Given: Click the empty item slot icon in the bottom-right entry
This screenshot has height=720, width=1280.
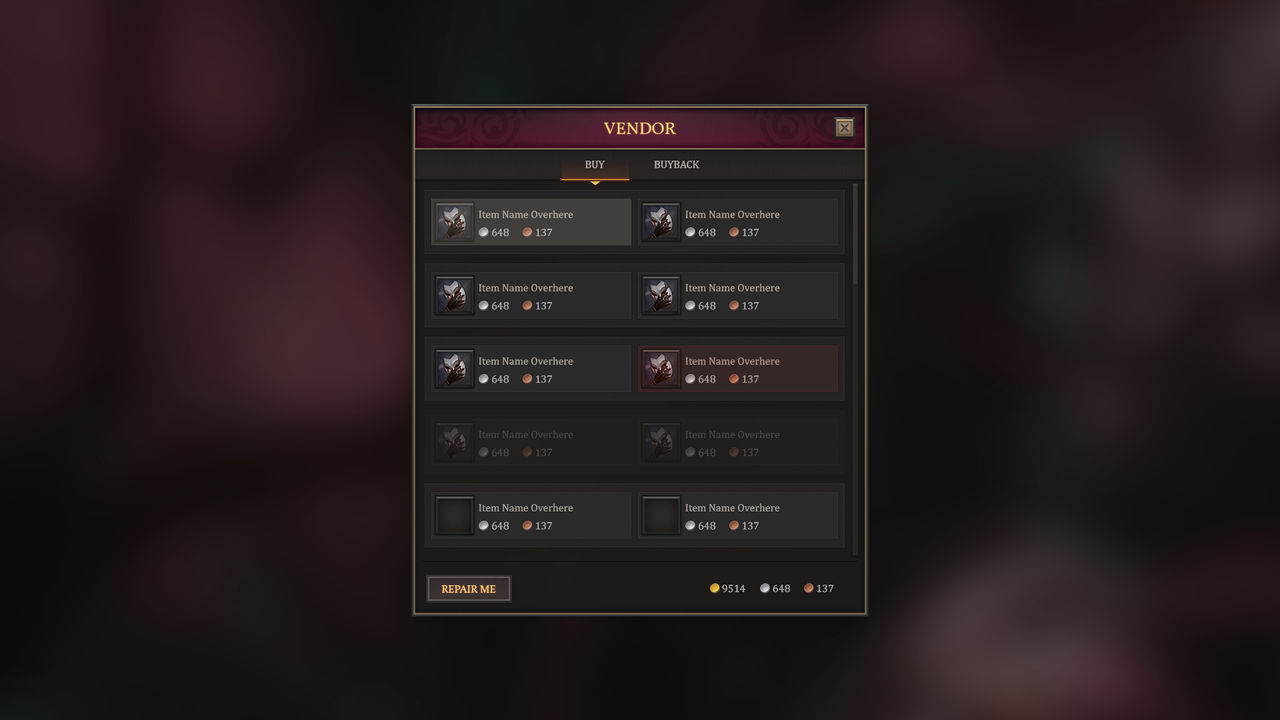Looking at the screenshot, I should (x=660, y=514).
